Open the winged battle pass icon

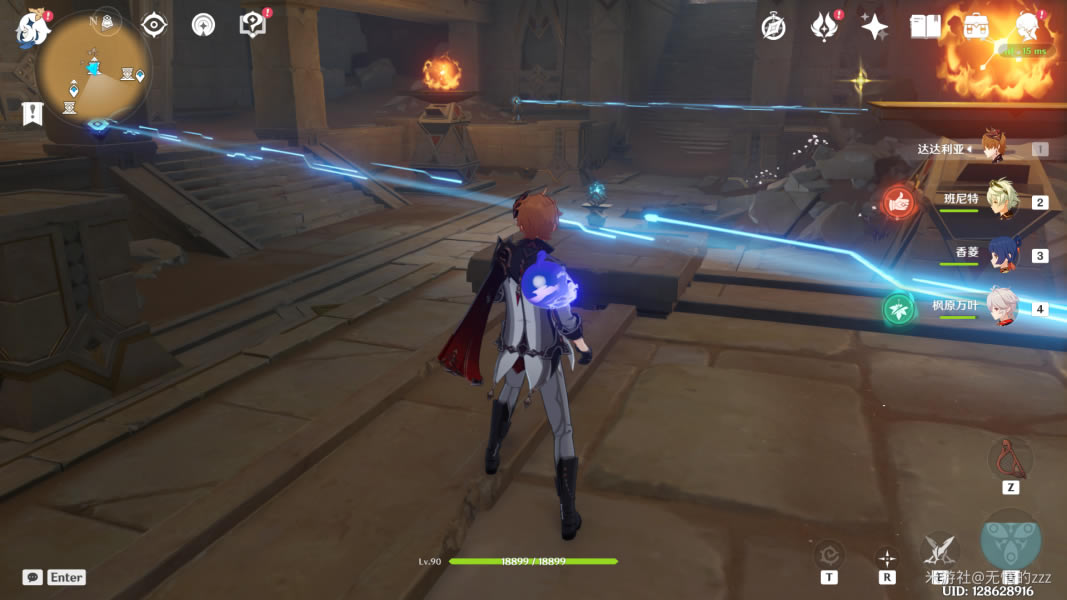824,27
